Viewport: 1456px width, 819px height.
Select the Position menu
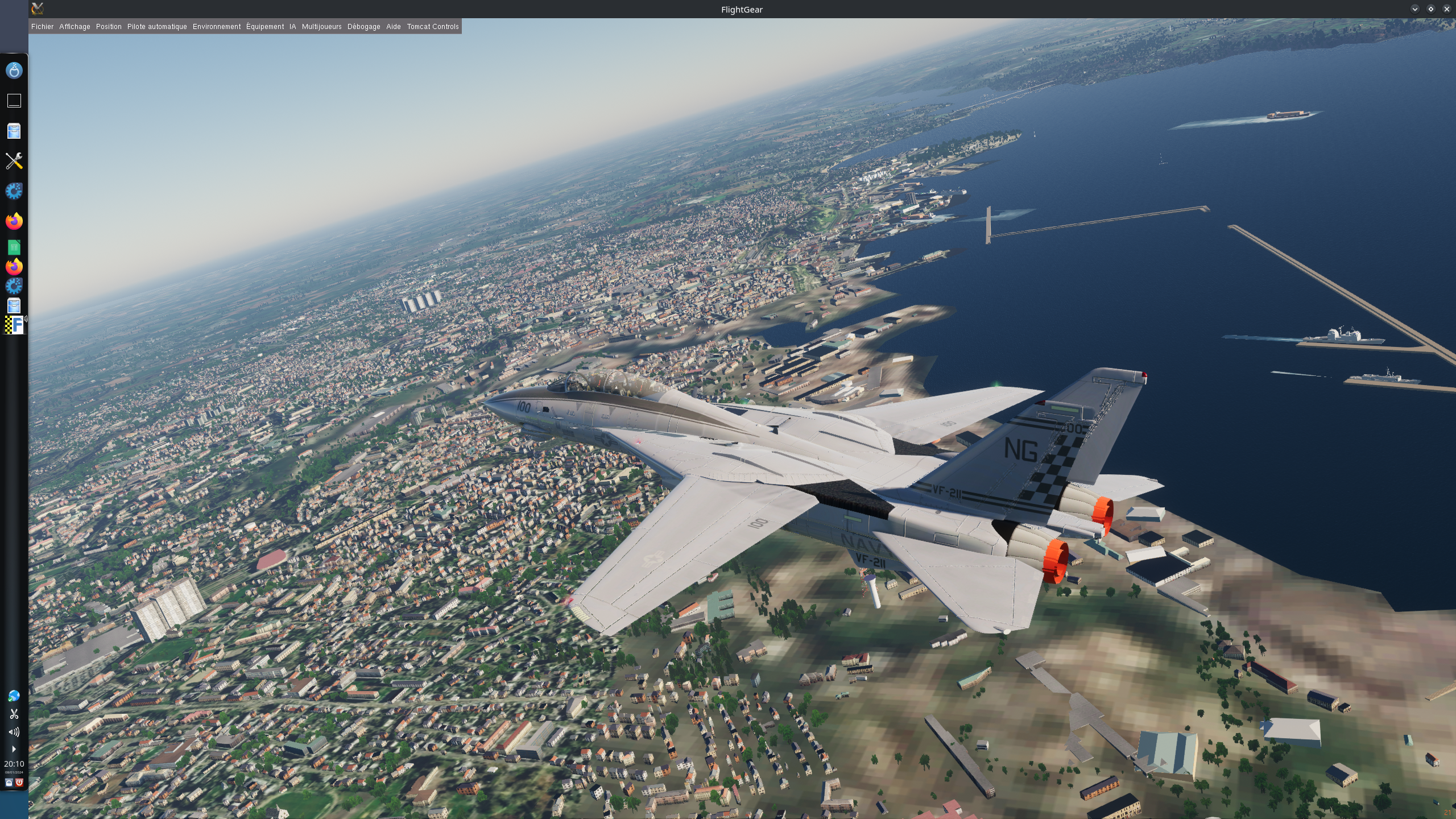(109, 27)
